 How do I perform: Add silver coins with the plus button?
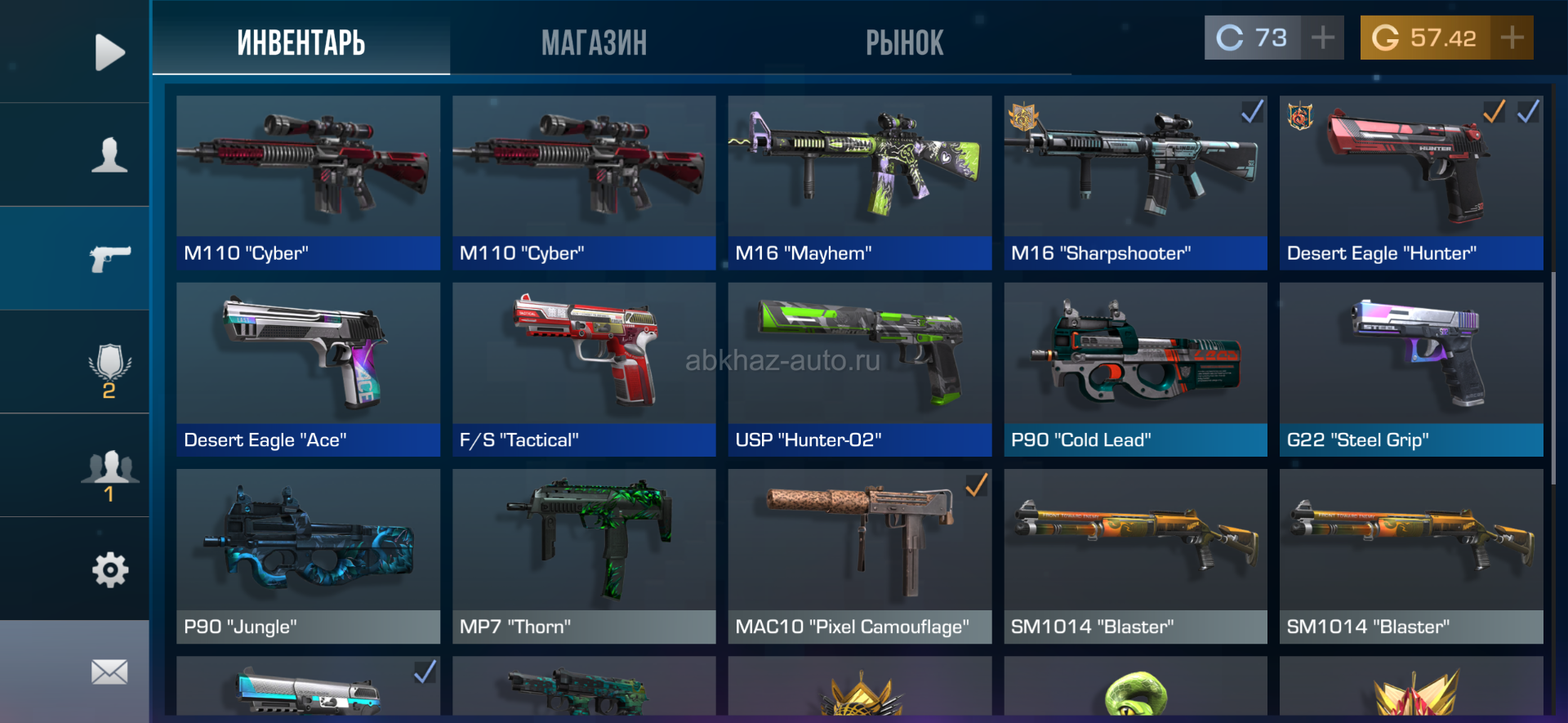click(x=1322, y=38)
